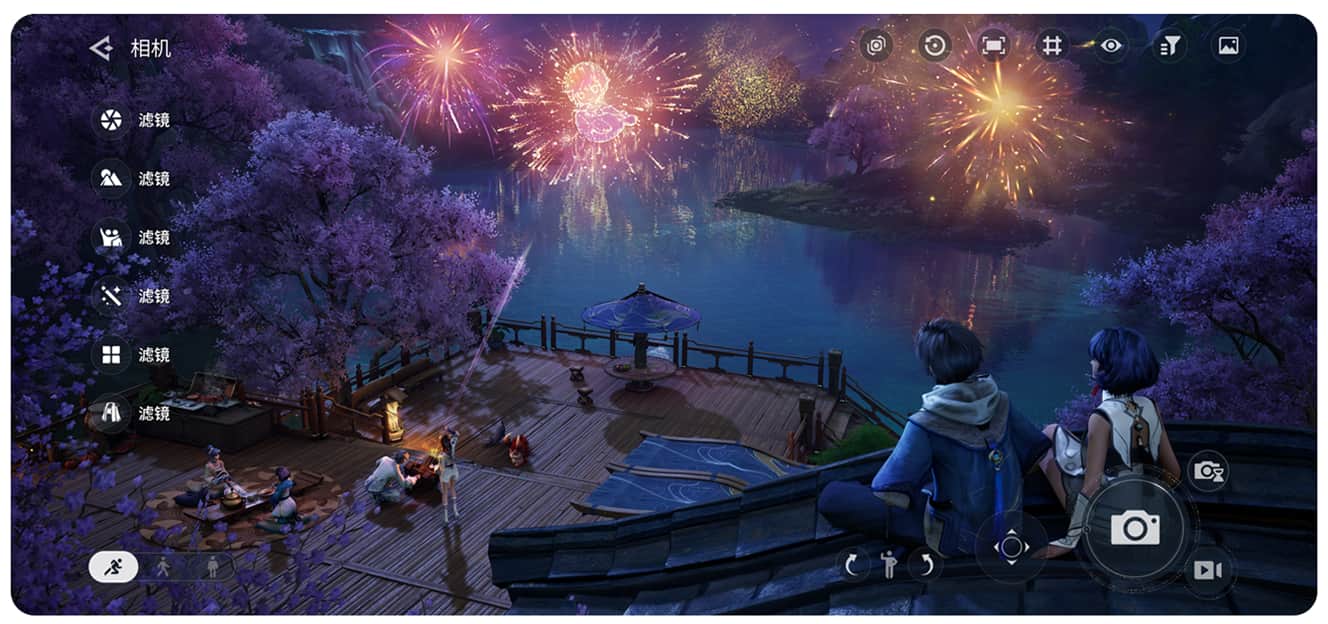Rotate the character counterclockwise
The image size is (1328, 624).
click(852, 565)
